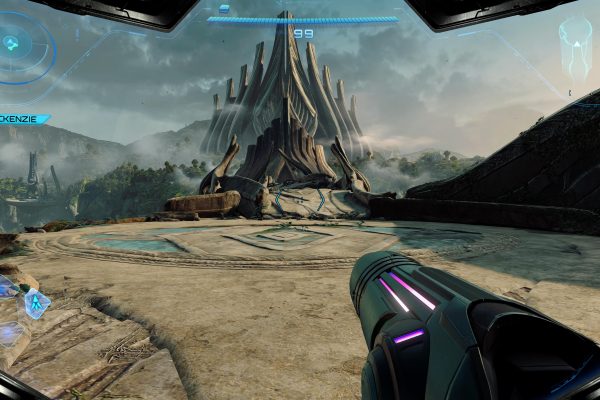Select the MCKENZIE name tag
Viewport: 600px width, 400px height.
(23, 119)
